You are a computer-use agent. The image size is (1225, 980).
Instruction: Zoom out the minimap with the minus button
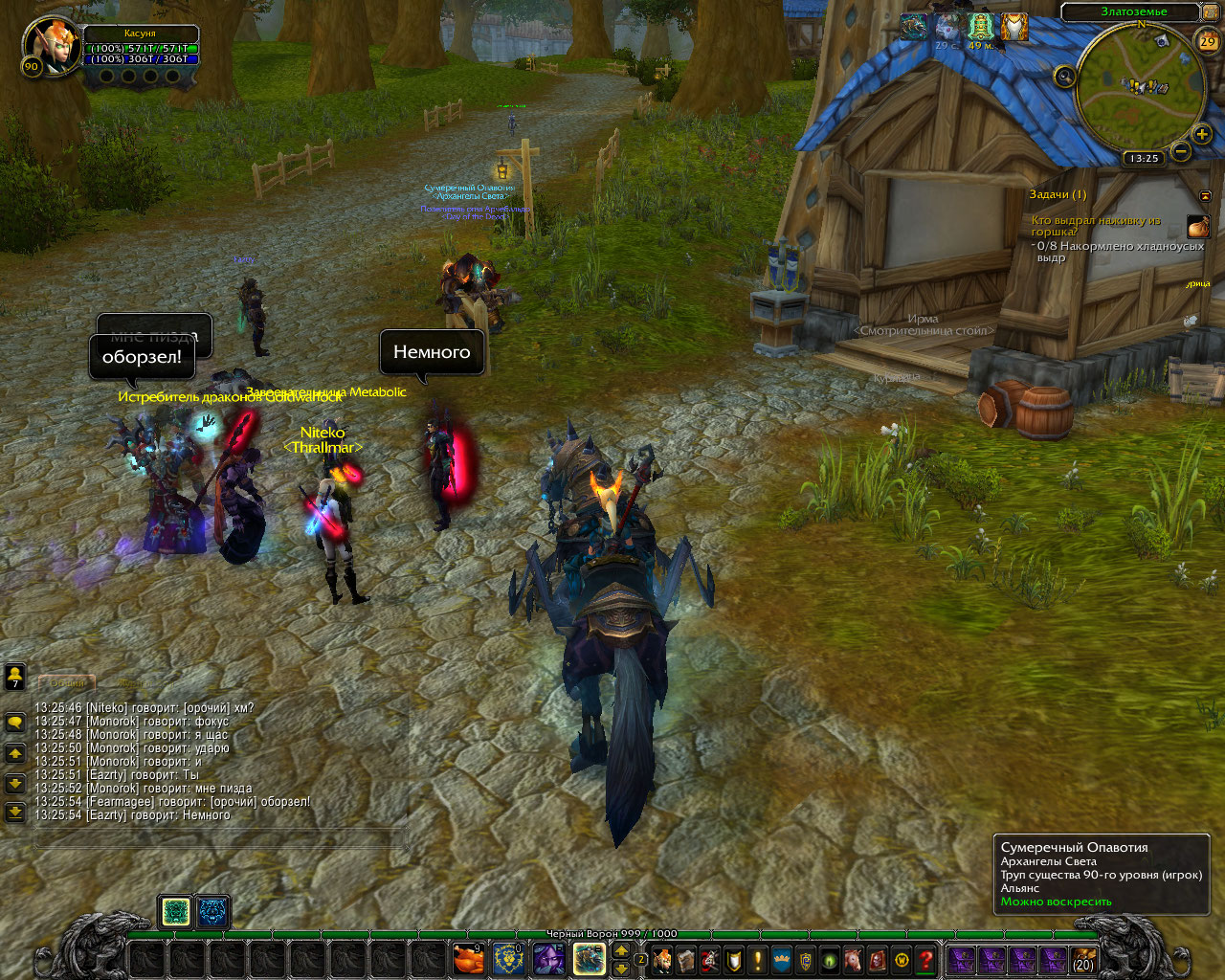[1181, 151]
